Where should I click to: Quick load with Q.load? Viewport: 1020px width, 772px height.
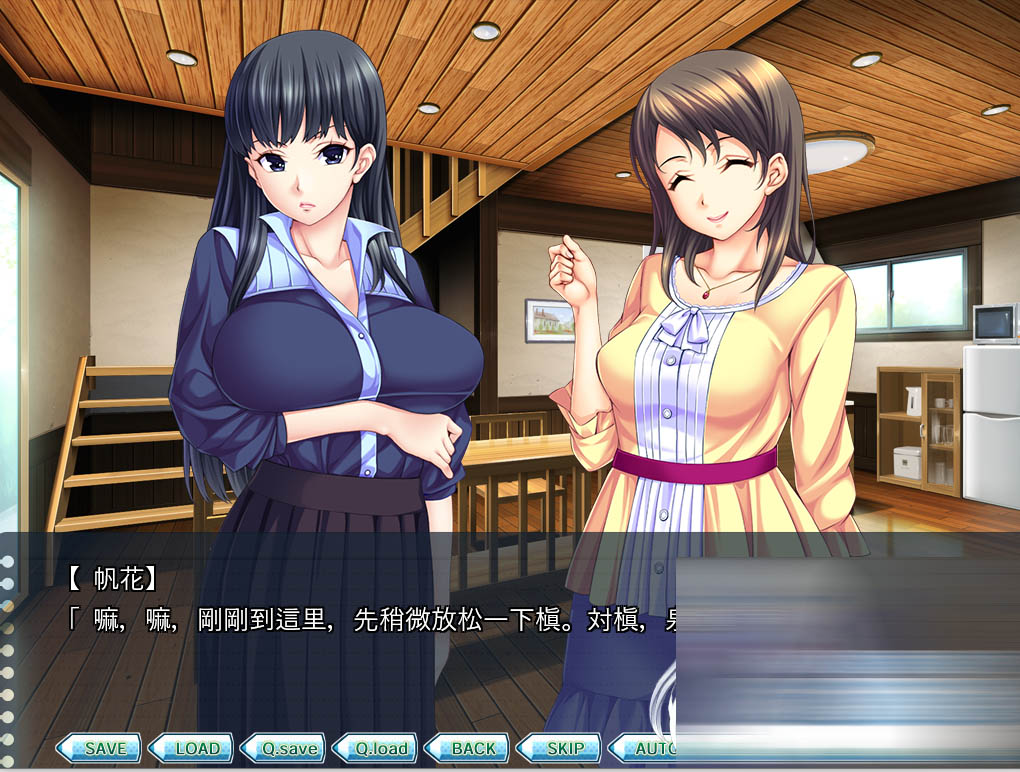click(x=375, y=748)
